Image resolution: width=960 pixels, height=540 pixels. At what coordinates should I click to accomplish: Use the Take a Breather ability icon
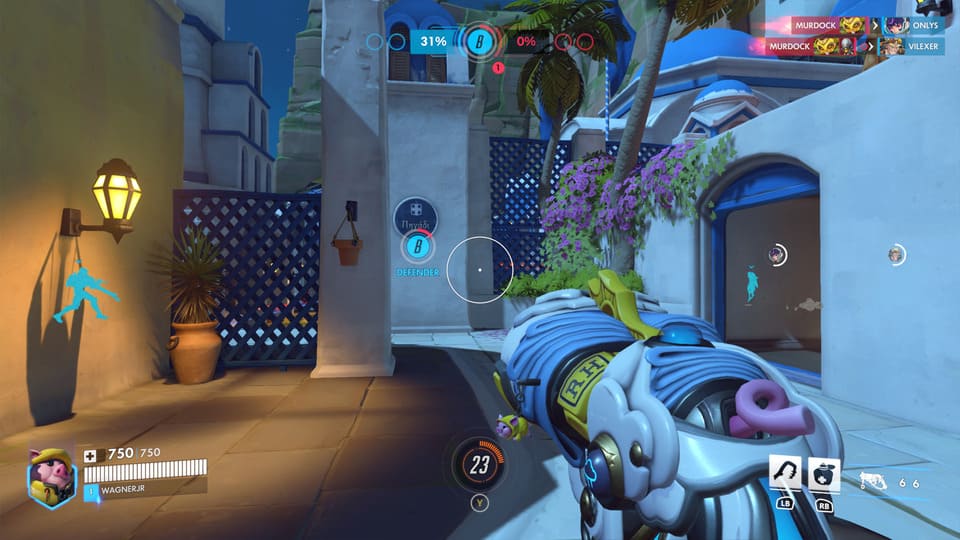tap(823, 473)
